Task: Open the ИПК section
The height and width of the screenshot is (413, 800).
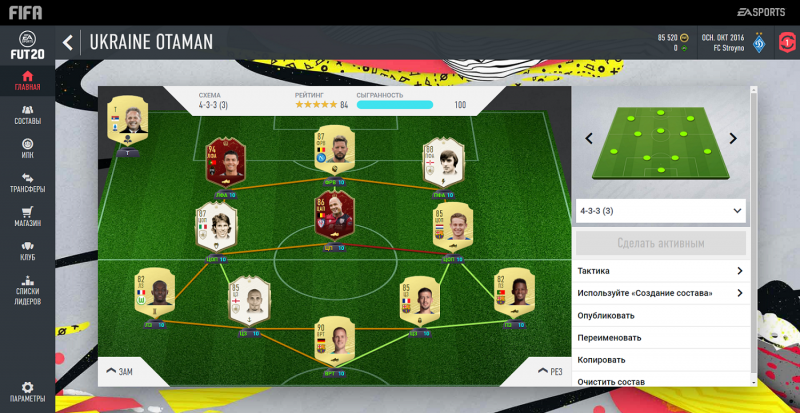Action: coord(27,148)
